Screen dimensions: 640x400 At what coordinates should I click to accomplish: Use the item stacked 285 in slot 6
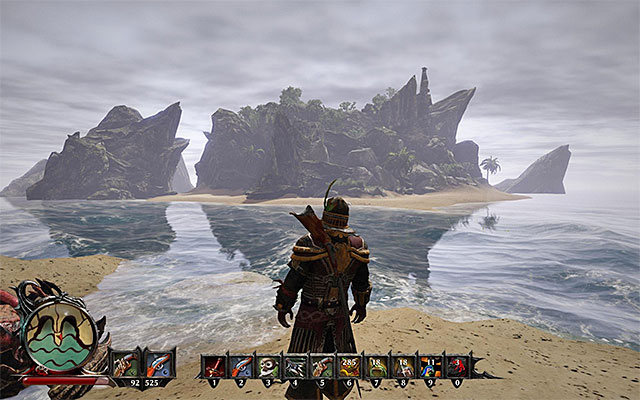point(349,367)
